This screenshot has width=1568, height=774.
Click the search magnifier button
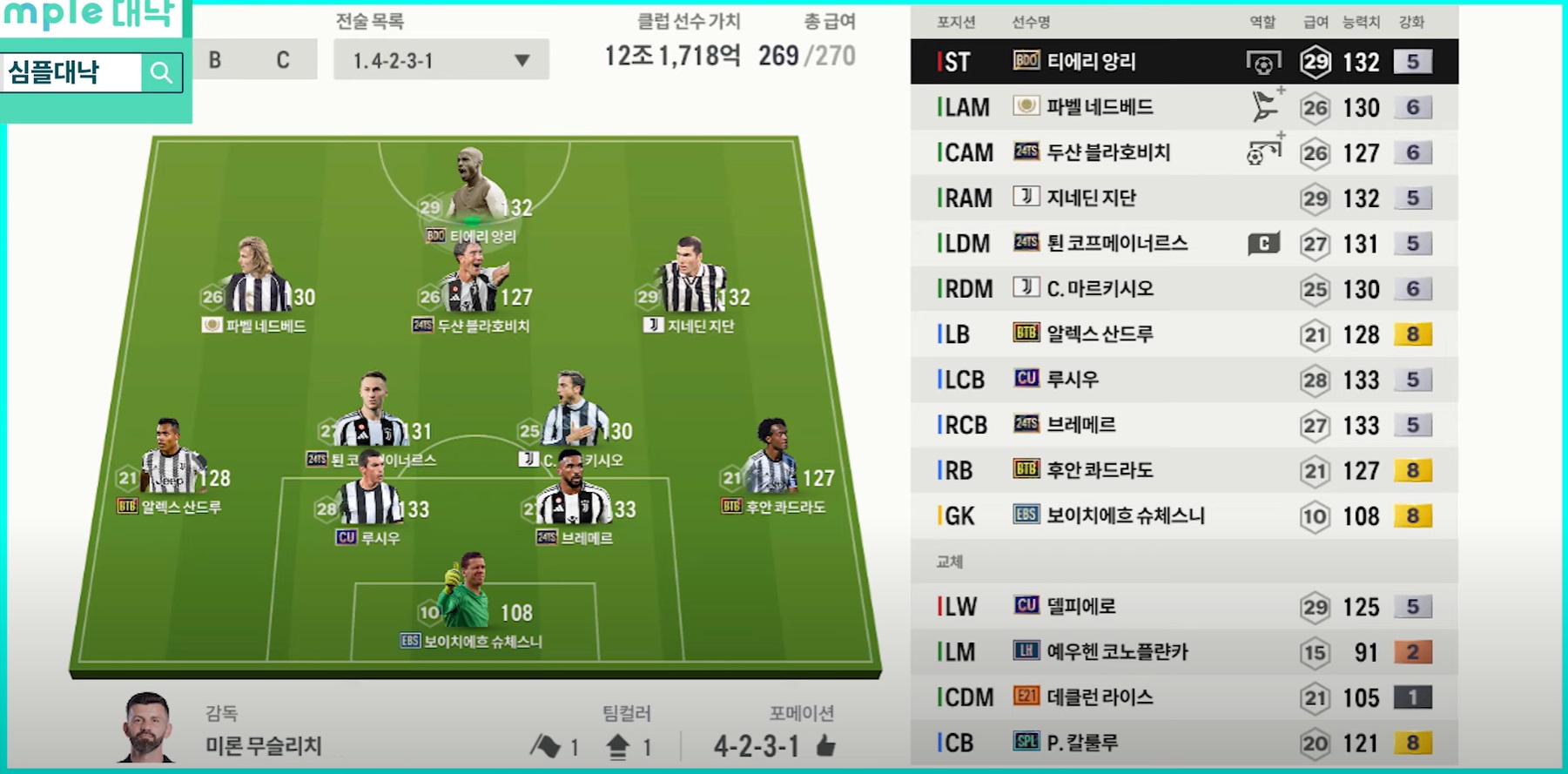(161, 72)
